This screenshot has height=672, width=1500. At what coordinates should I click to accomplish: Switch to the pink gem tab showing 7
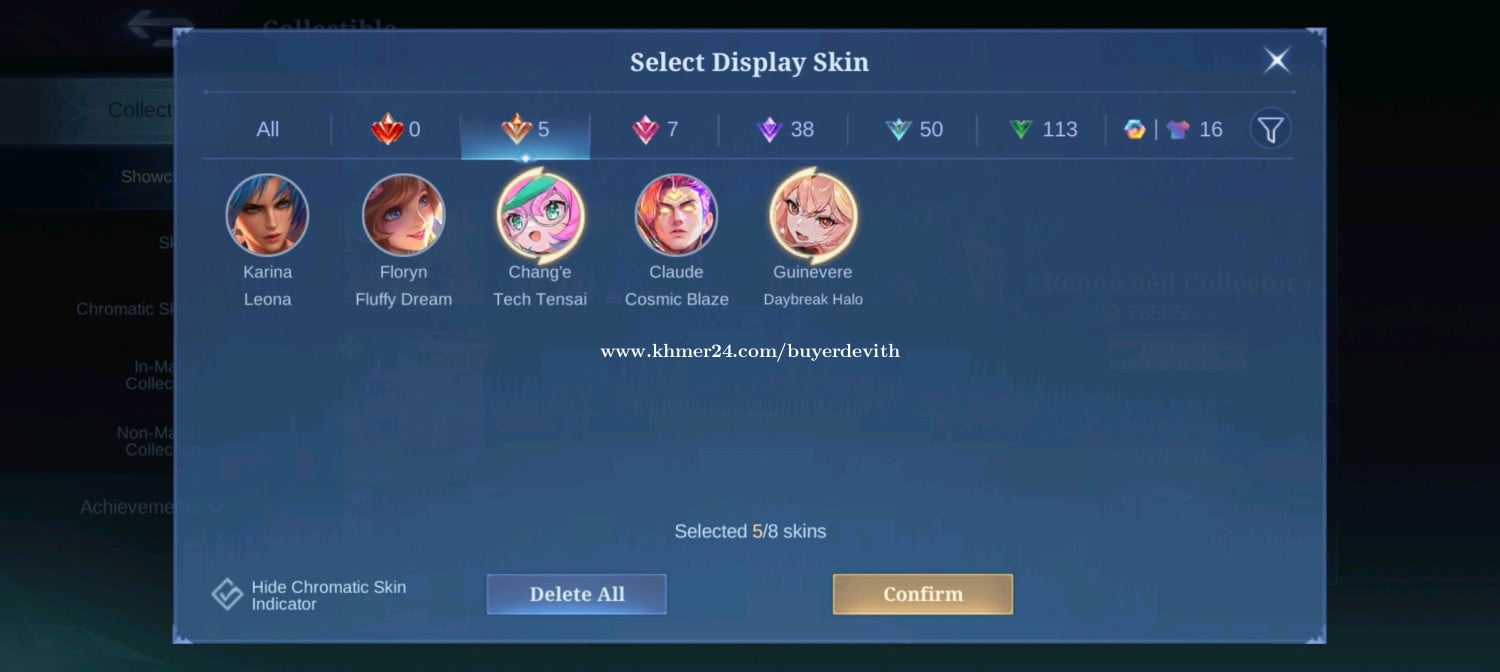click(655, 130)
